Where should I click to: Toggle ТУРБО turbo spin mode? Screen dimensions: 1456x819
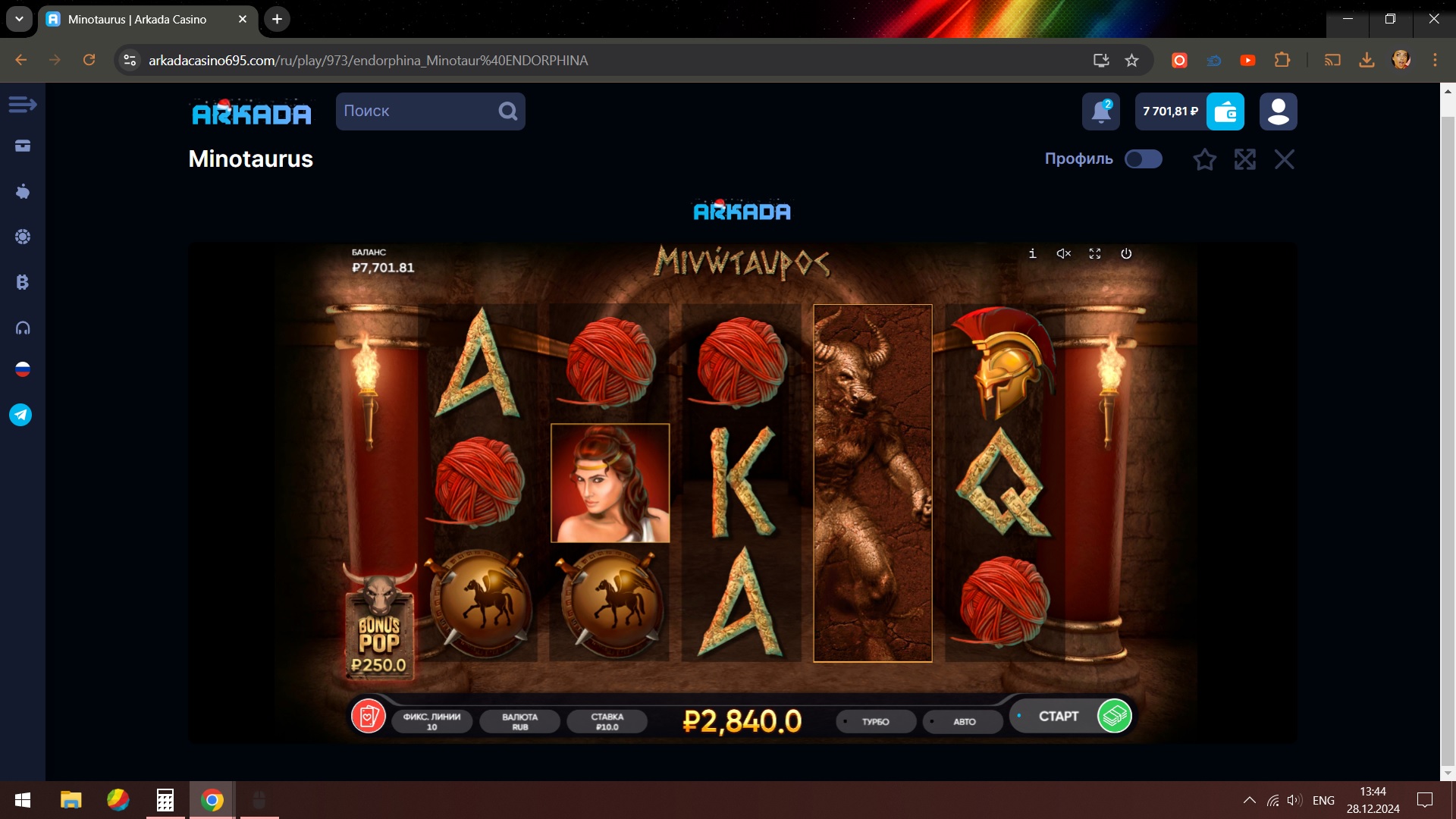point(875,722)
